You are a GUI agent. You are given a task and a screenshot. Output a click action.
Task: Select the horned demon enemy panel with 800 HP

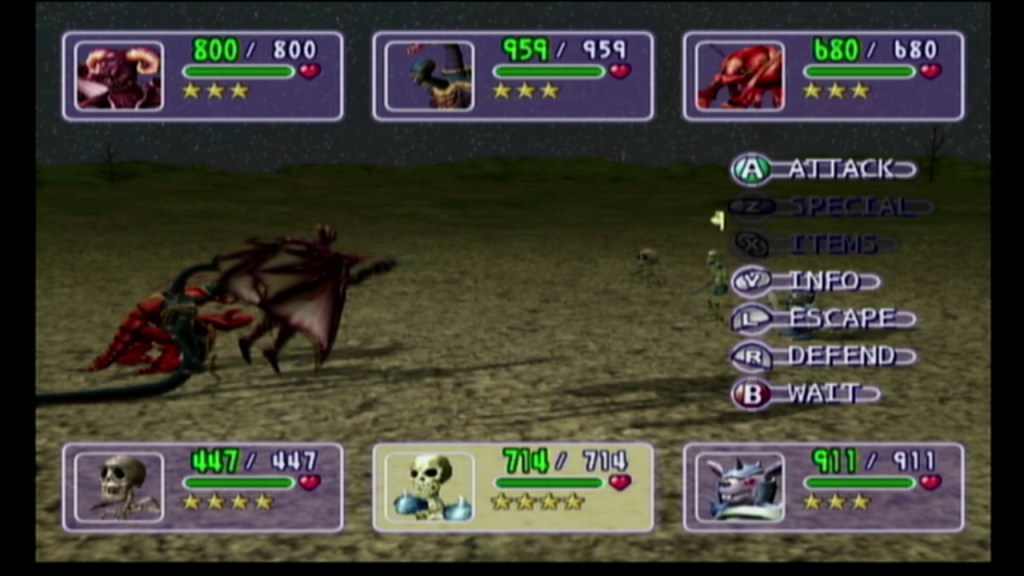pyautogui.click(x=203, y=76)
